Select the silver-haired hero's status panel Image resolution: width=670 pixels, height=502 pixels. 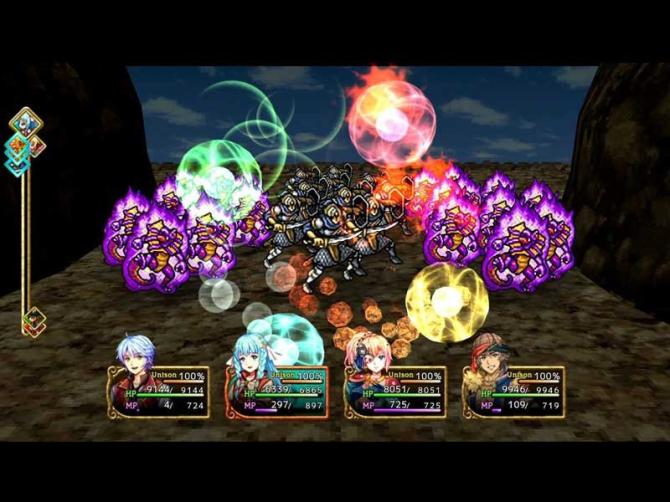coord(158,391)
